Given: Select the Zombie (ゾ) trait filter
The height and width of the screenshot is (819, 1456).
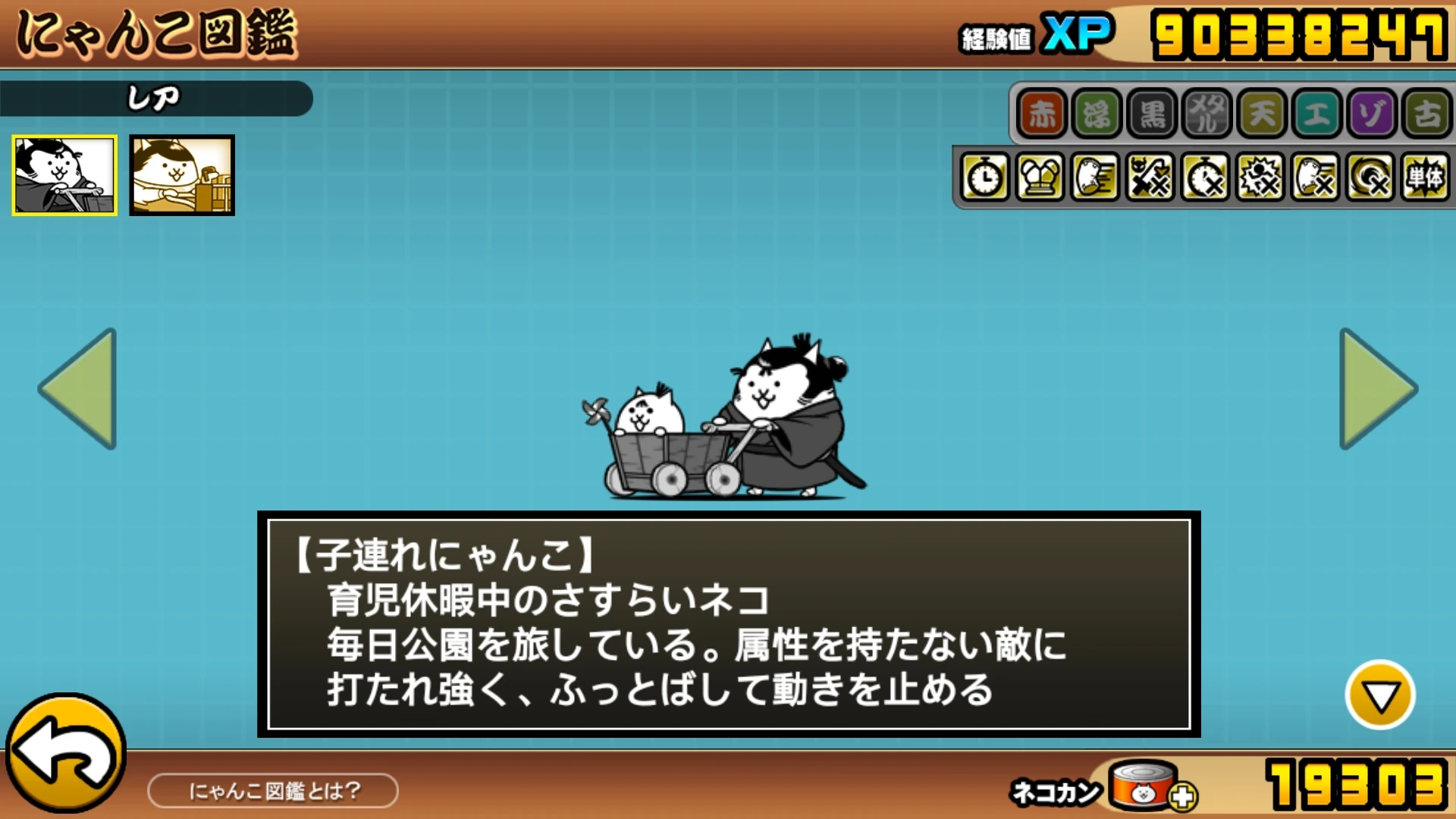Looking at the screenshot, I should pos(1372,115).
